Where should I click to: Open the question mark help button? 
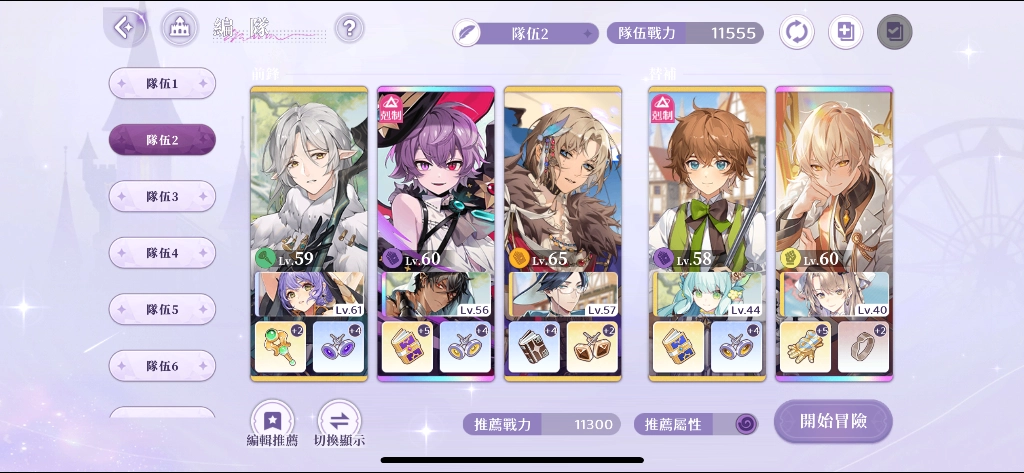click(348, 28)
